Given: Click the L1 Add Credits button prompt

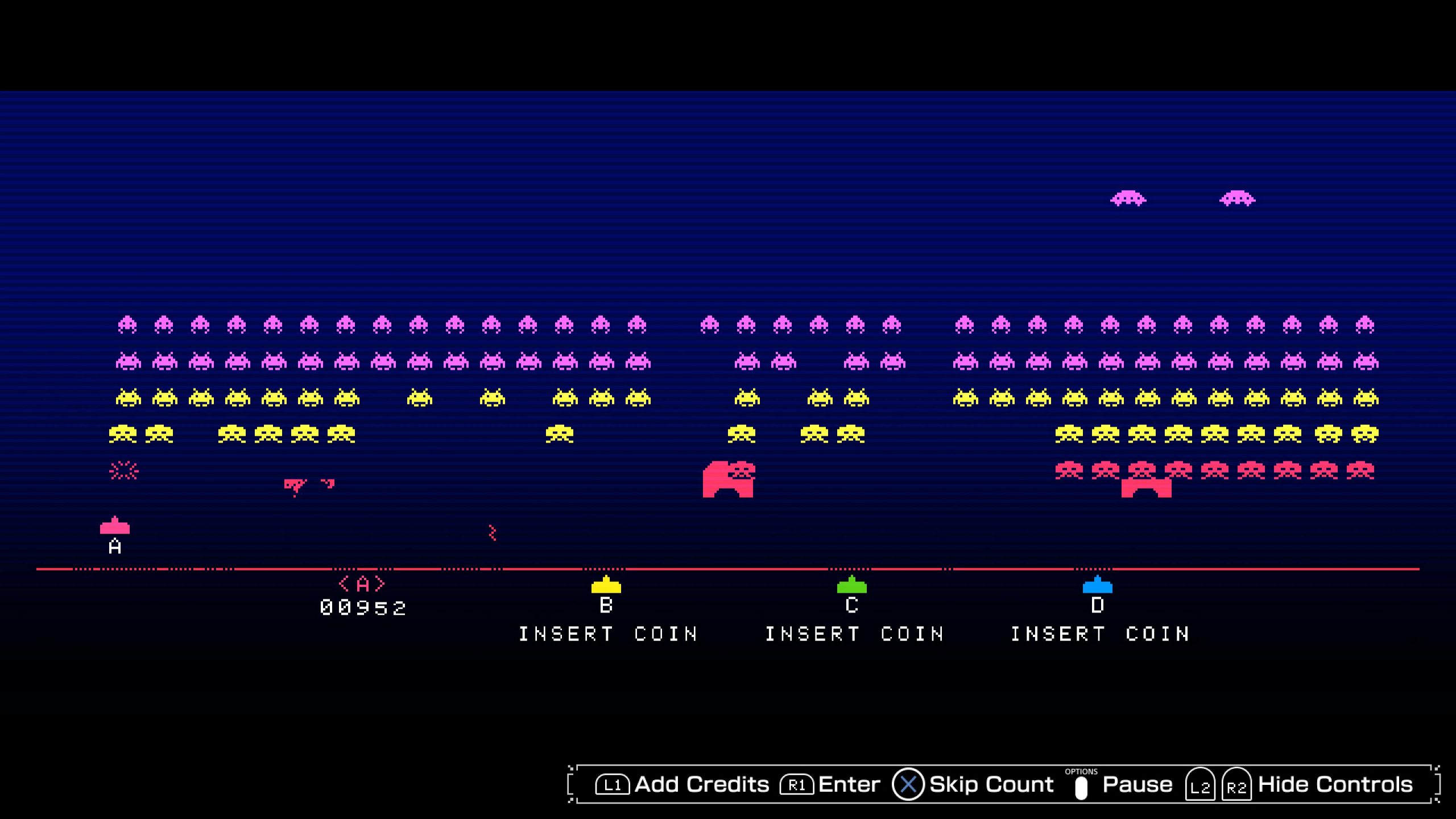Looking at the screenshot, I should coord(682,784).
